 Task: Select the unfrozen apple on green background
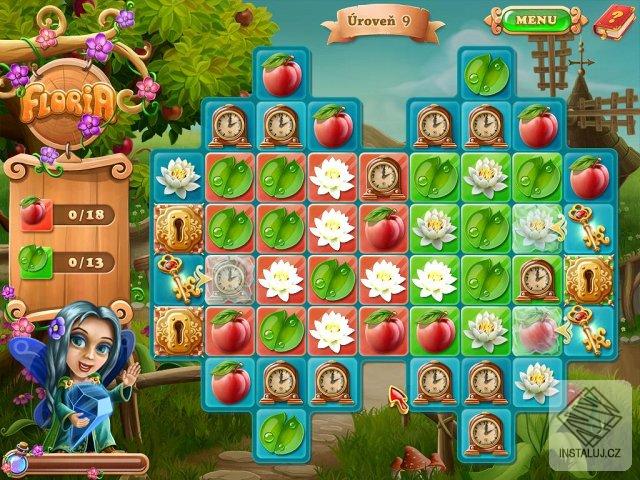click(x=434, y=329)
